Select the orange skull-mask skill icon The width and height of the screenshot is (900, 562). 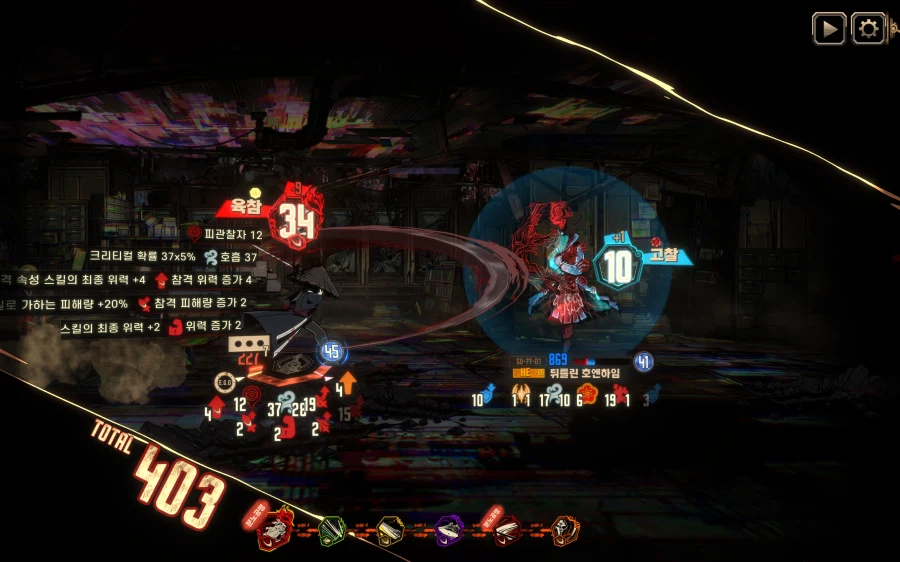(565, 531)
